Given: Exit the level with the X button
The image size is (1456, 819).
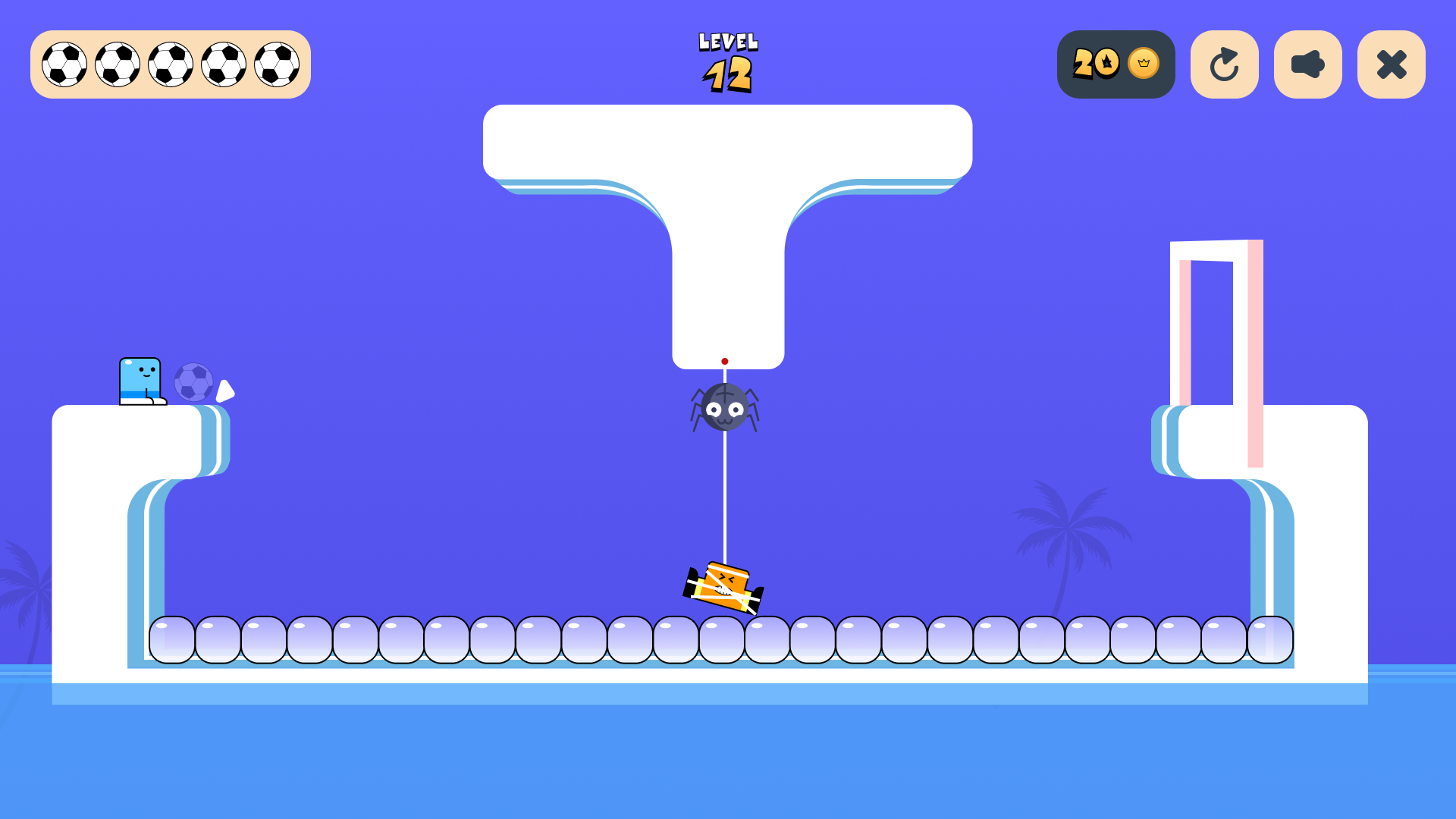Looking at the screenshot, I should [1391, 64].
